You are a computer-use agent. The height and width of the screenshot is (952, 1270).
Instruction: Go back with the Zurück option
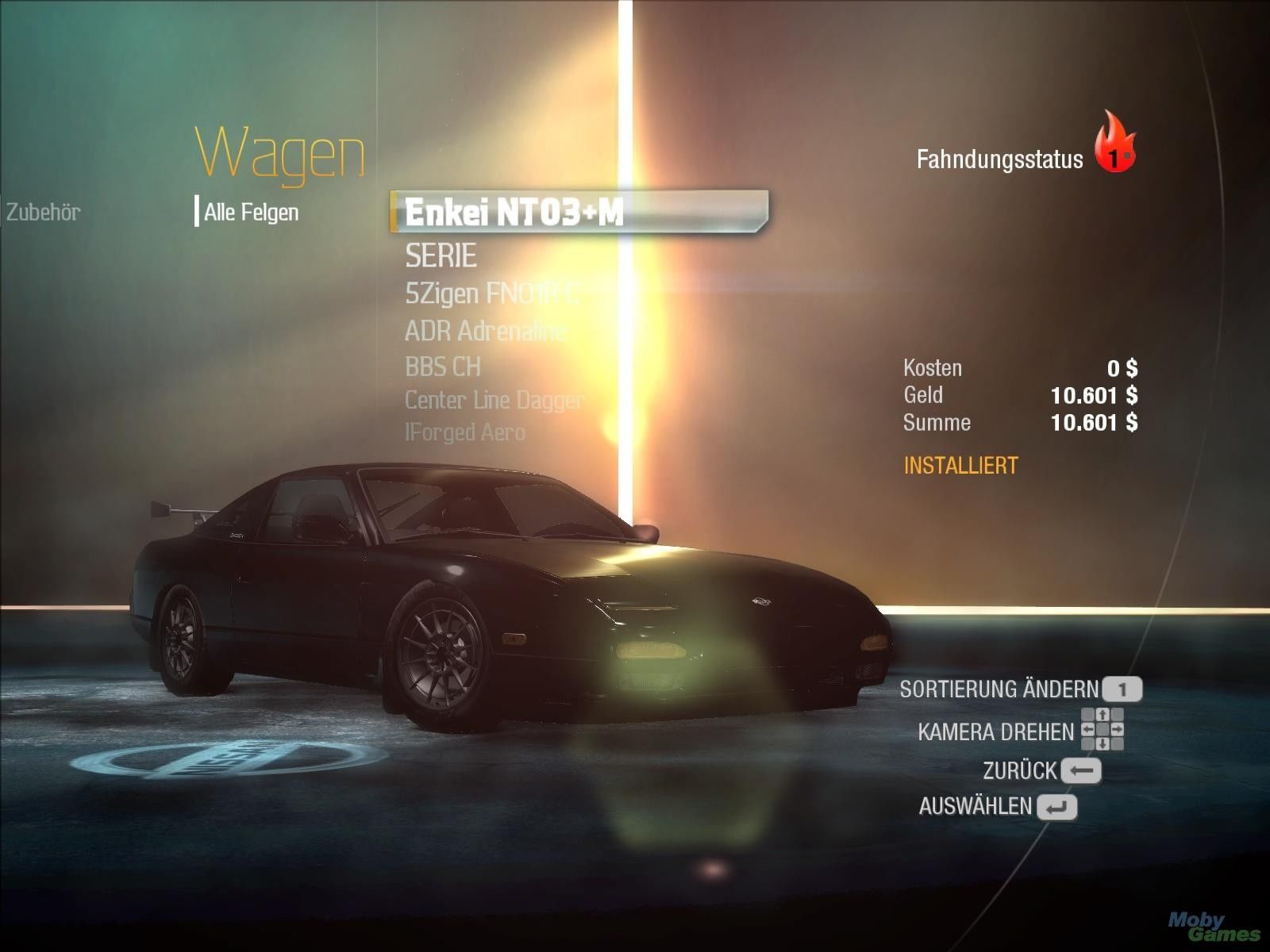click(x=1041, y=770)
